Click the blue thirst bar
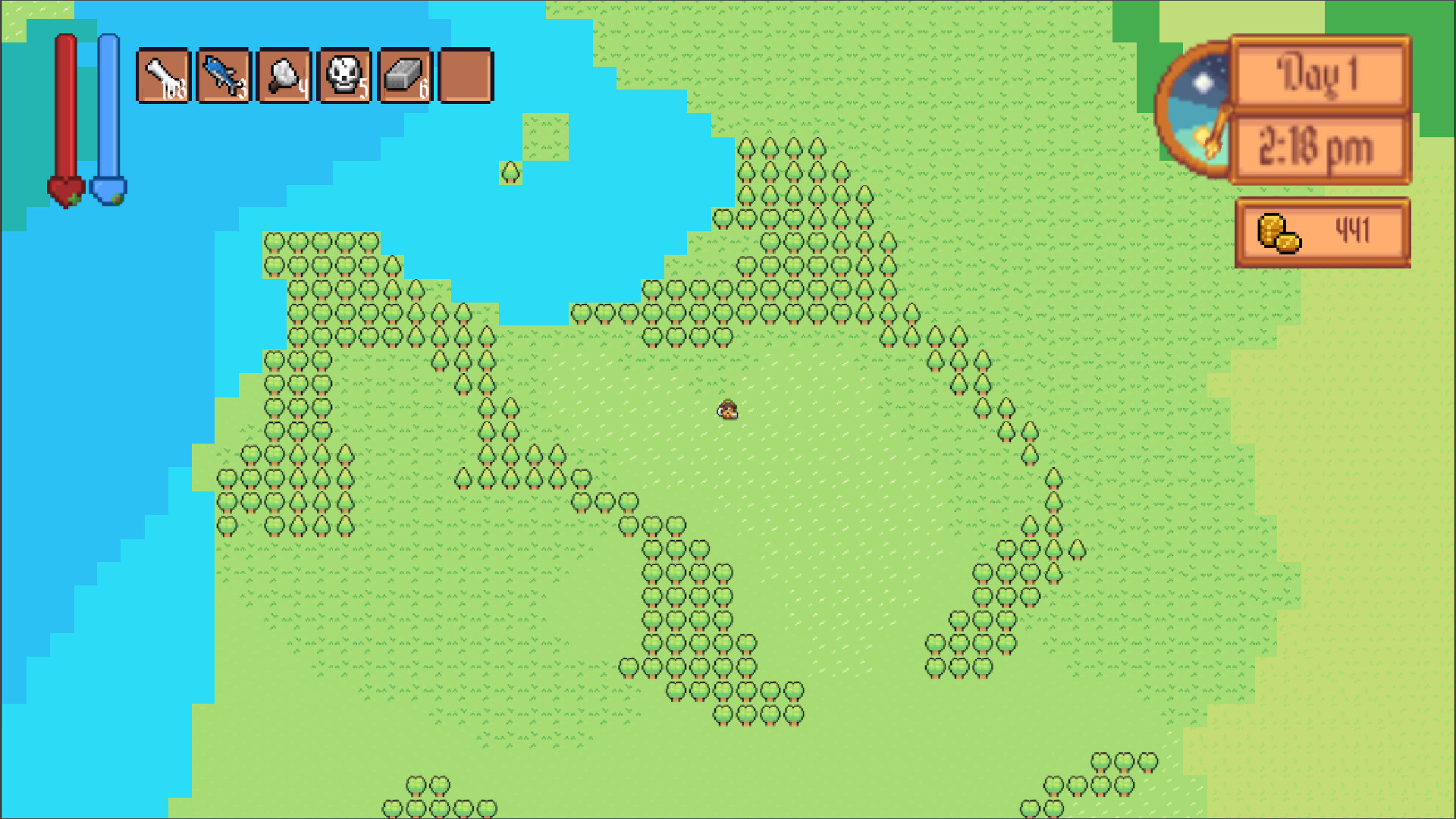 pyautogui.click(x=110, y=106)
